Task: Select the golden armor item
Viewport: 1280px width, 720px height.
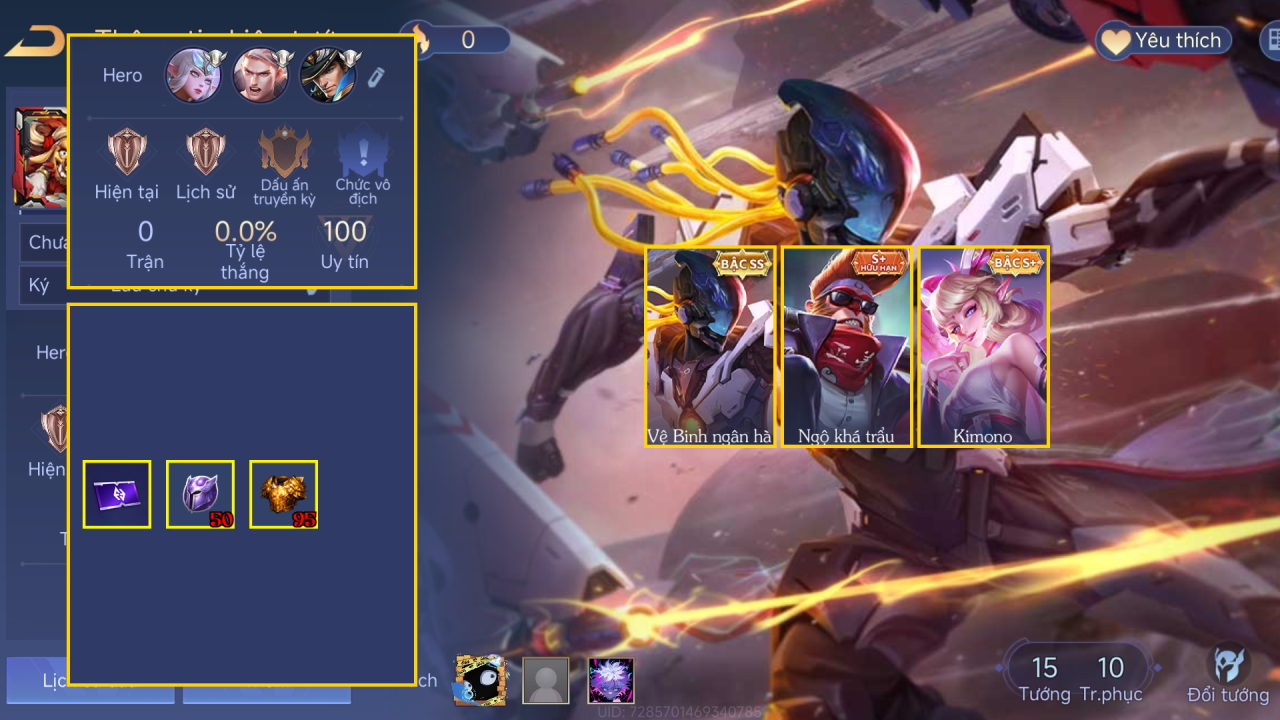Action: [x=283, y=494]
